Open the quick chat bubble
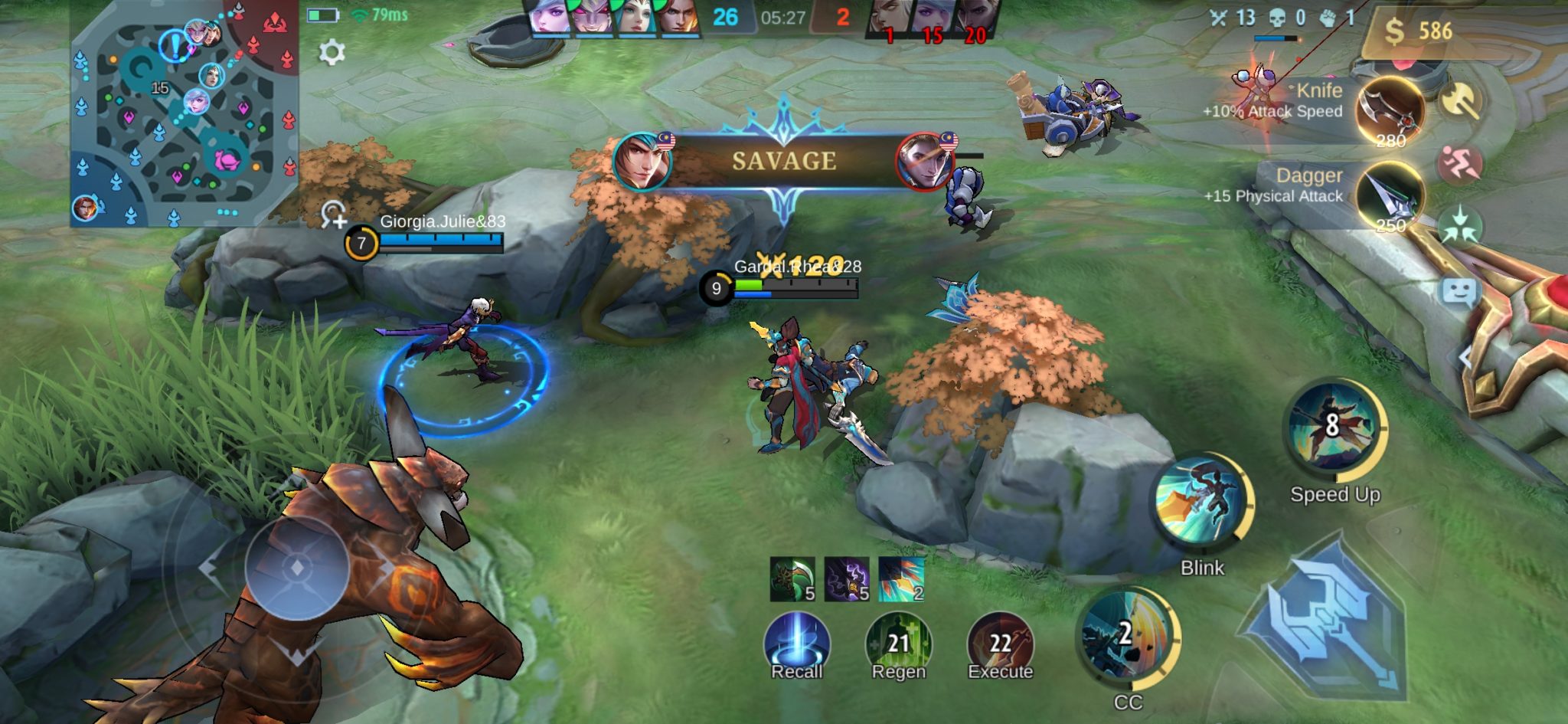This screenshot has width=1568, height=724. pyautogui.click(x=1459, y=292)
